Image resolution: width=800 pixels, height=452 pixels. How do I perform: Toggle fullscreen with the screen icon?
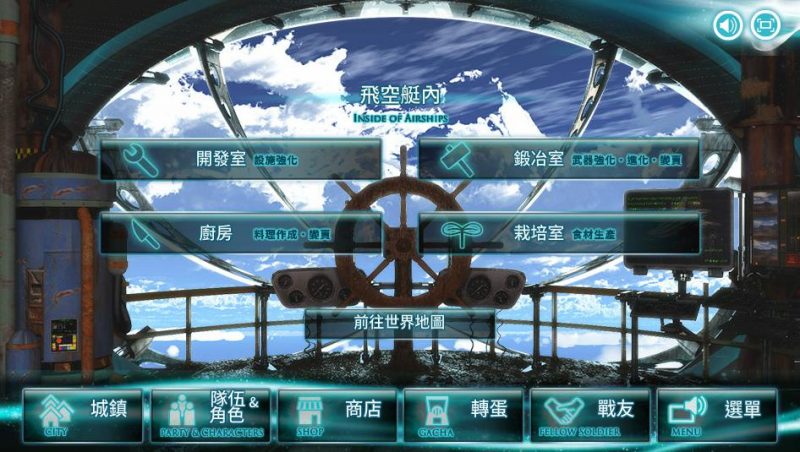(766, 24)
